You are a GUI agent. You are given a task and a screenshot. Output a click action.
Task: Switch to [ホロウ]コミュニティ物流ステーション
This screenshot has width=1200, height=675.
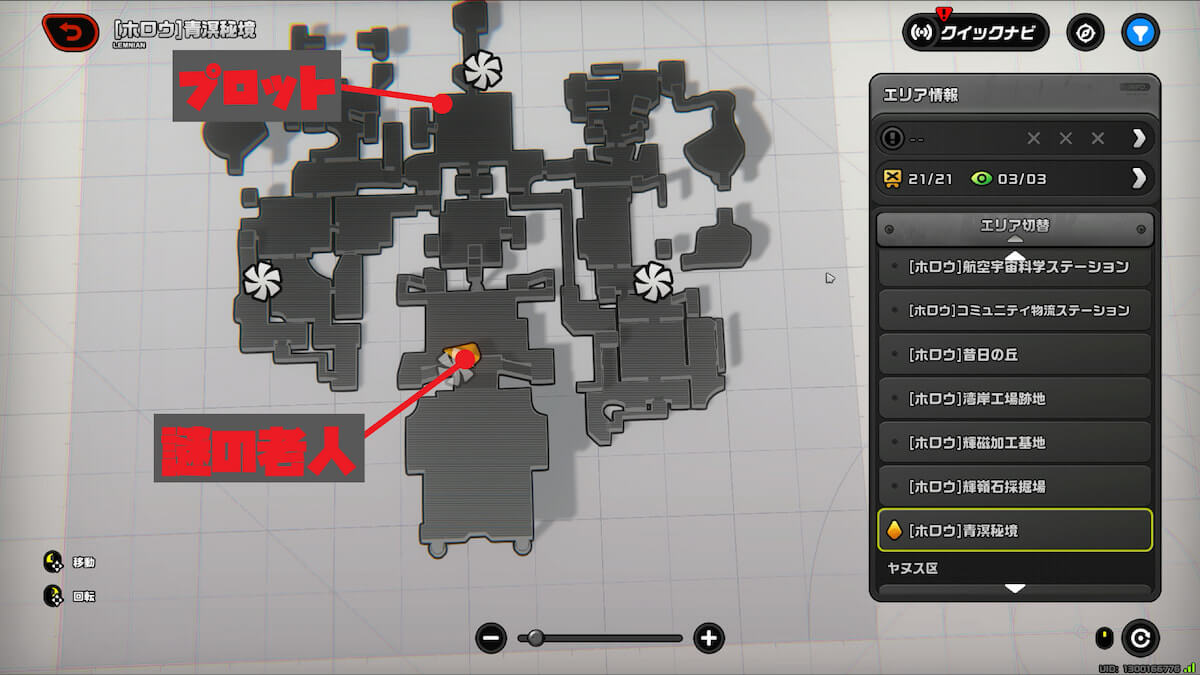(1014, 311)
